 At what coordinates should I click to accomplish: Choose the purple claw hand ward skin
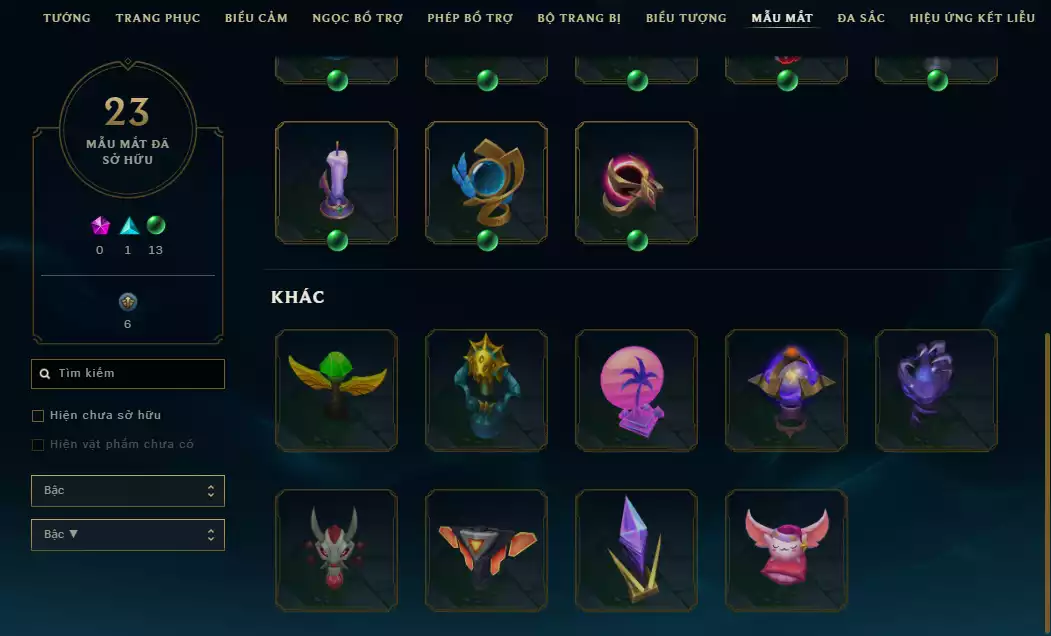[x=936, y=390]
